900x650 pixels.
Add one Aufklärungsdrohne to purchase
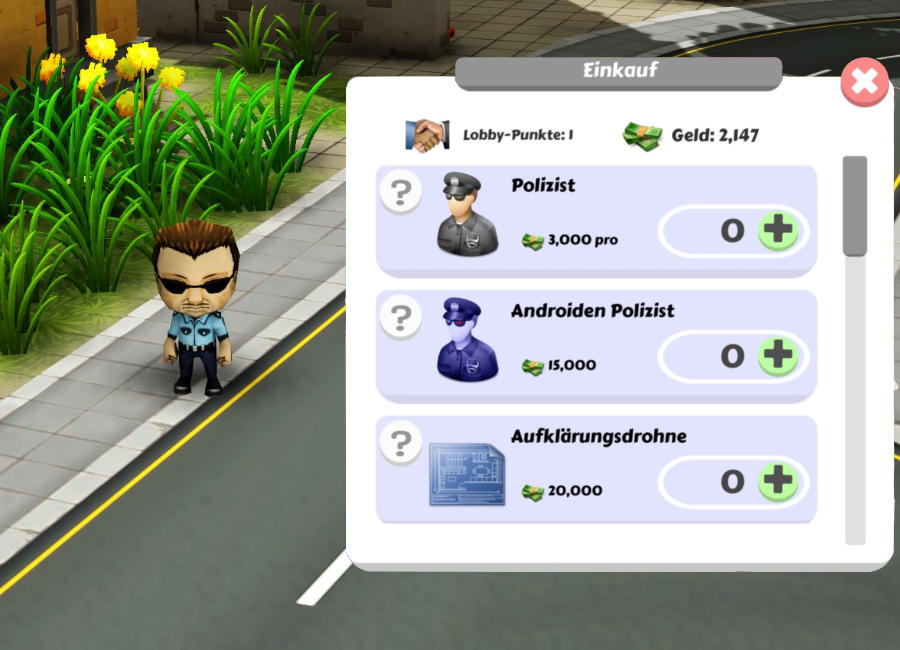tap(778, 482)
